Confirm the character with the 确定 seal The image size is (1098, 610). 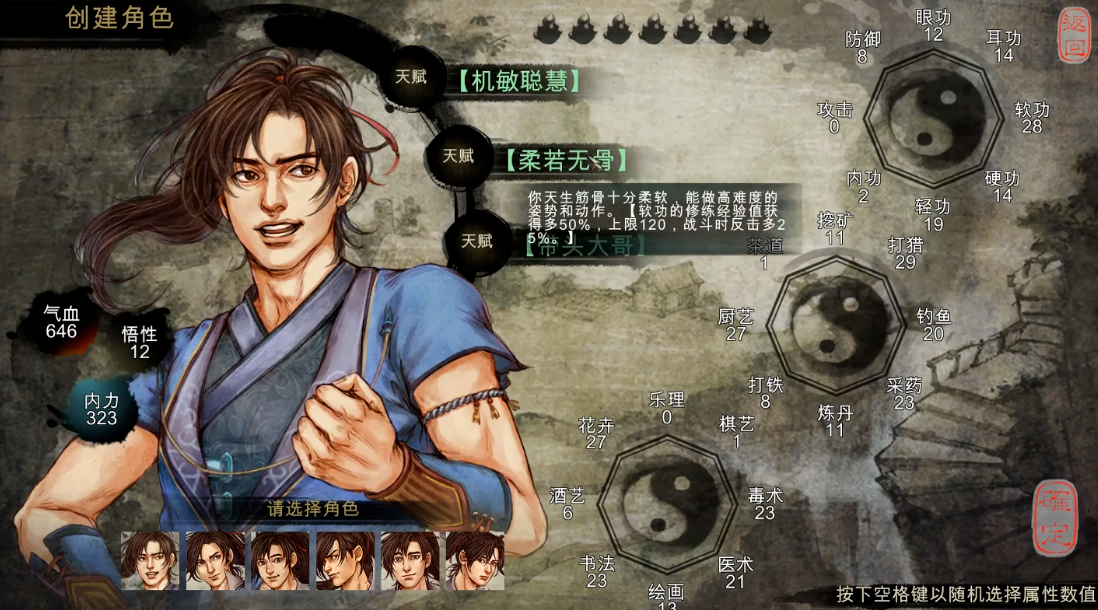(1058, 515)
